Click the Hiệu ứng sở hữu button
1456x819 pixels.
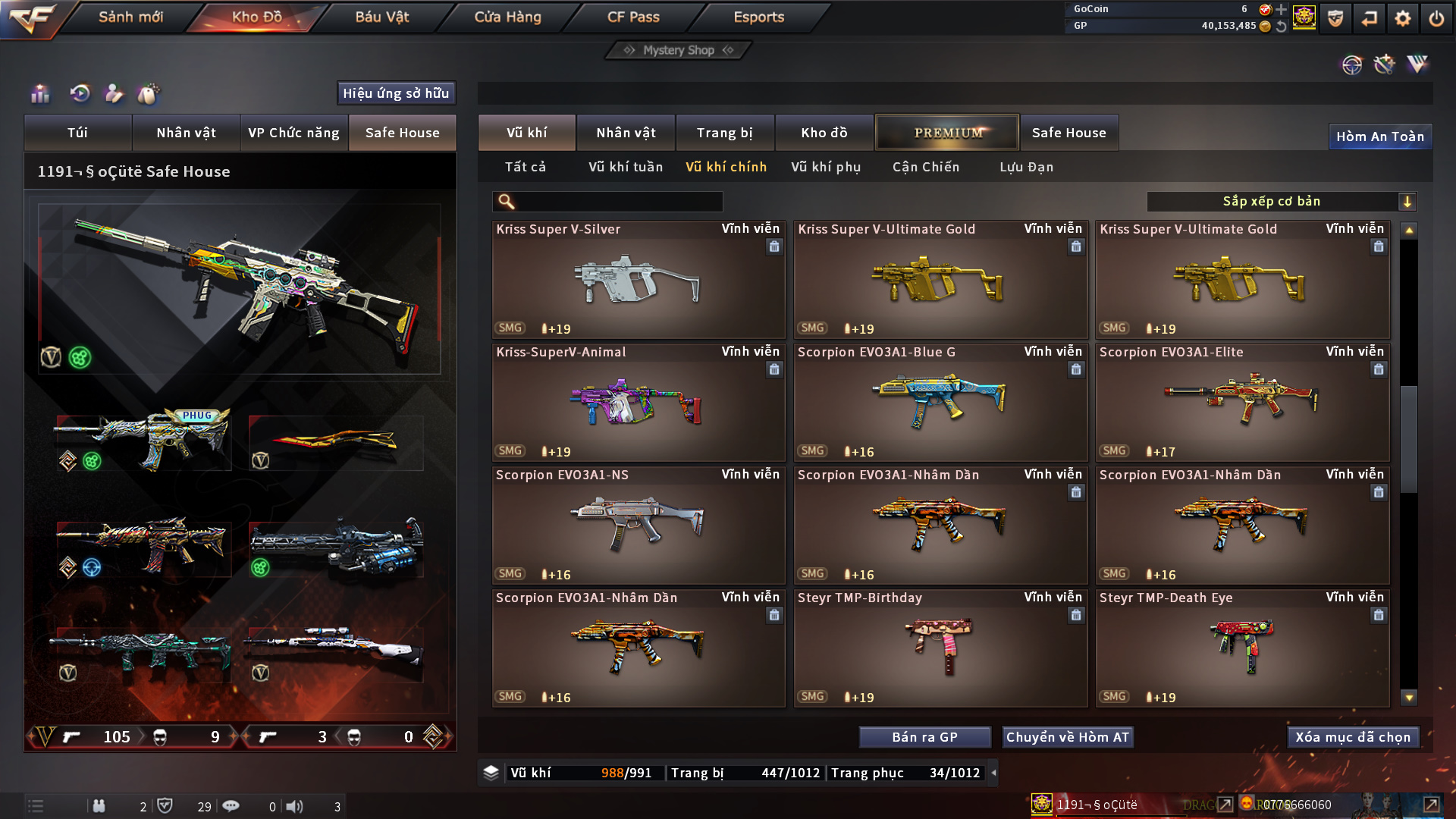[x=396, y=93]
